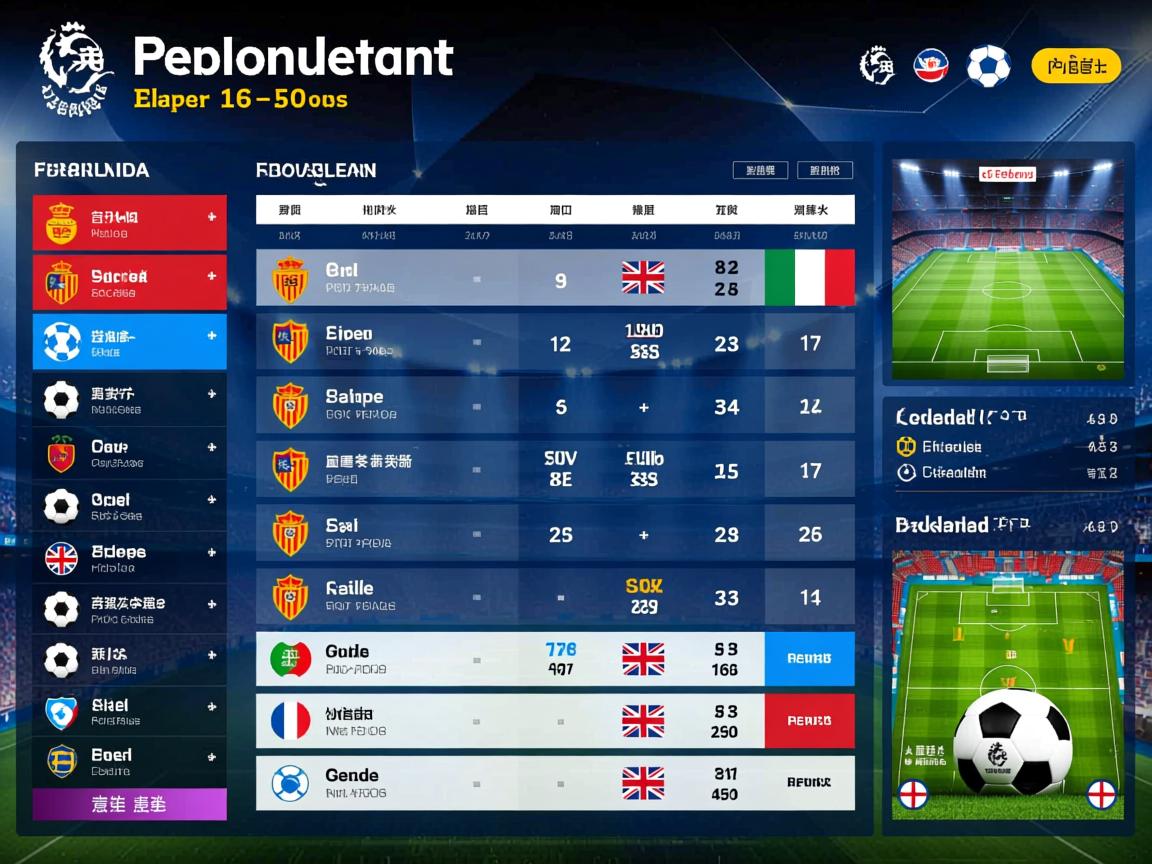Image resolution: width=1152 pixels, height=864 pixels.
Task: Select the Salope team row
Action: pyautogui.click(x=555, y=406)
